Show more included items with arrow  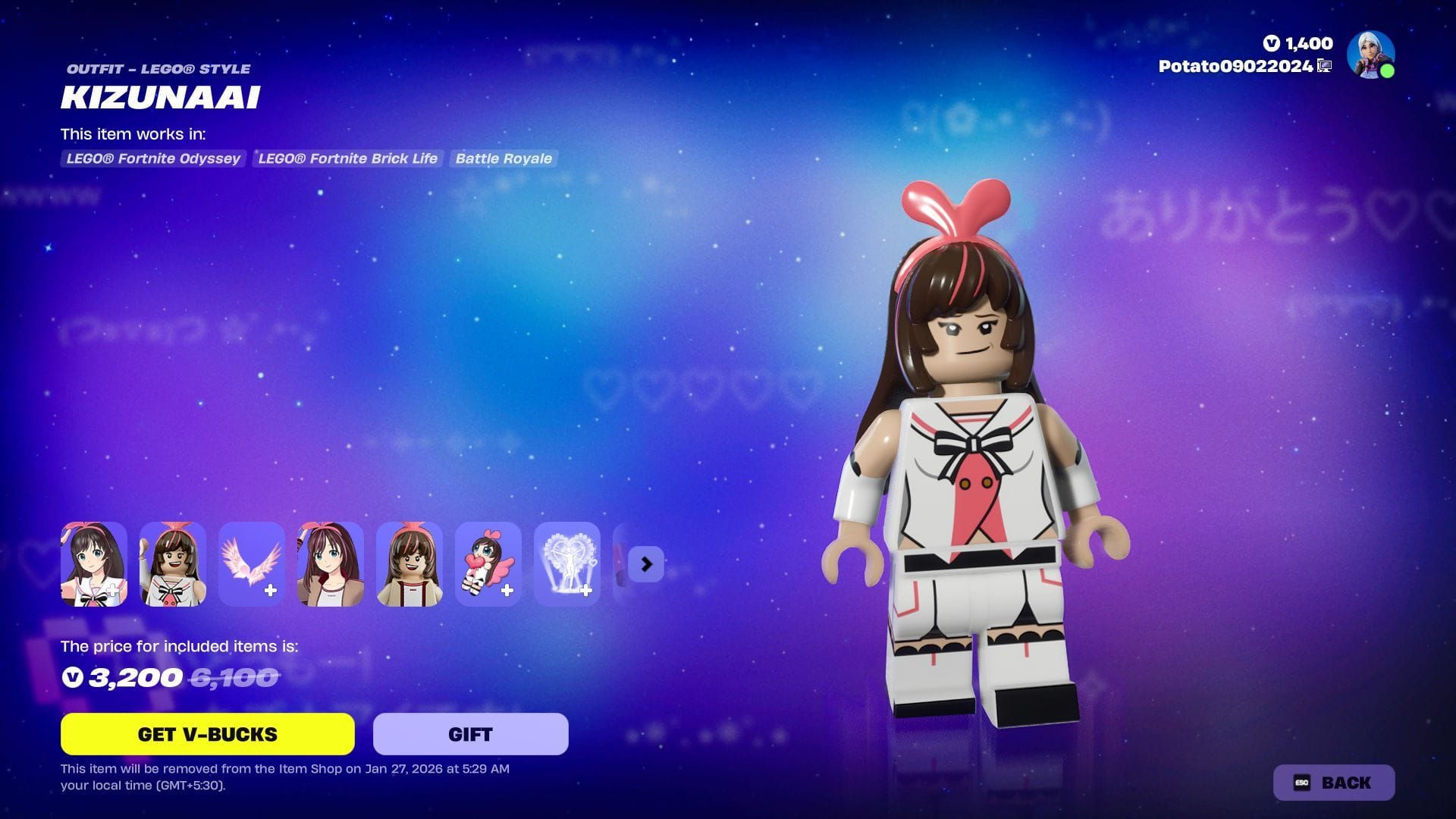(x=646, y=564)
